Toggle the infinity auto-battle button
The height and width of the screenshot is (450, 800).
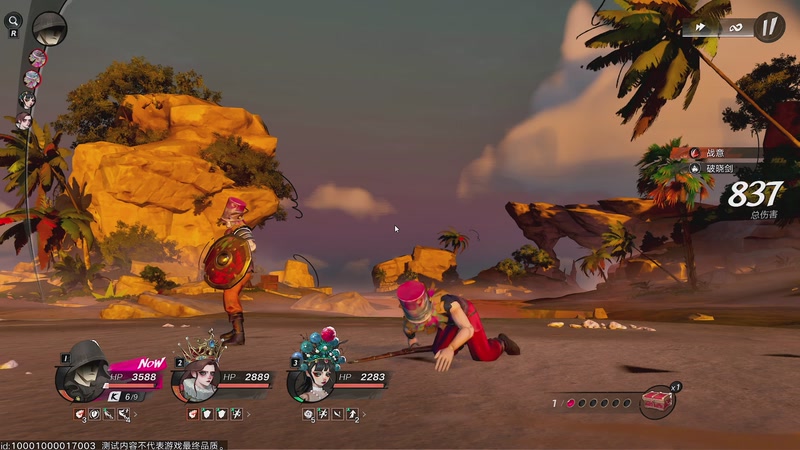tap(735, 27)
